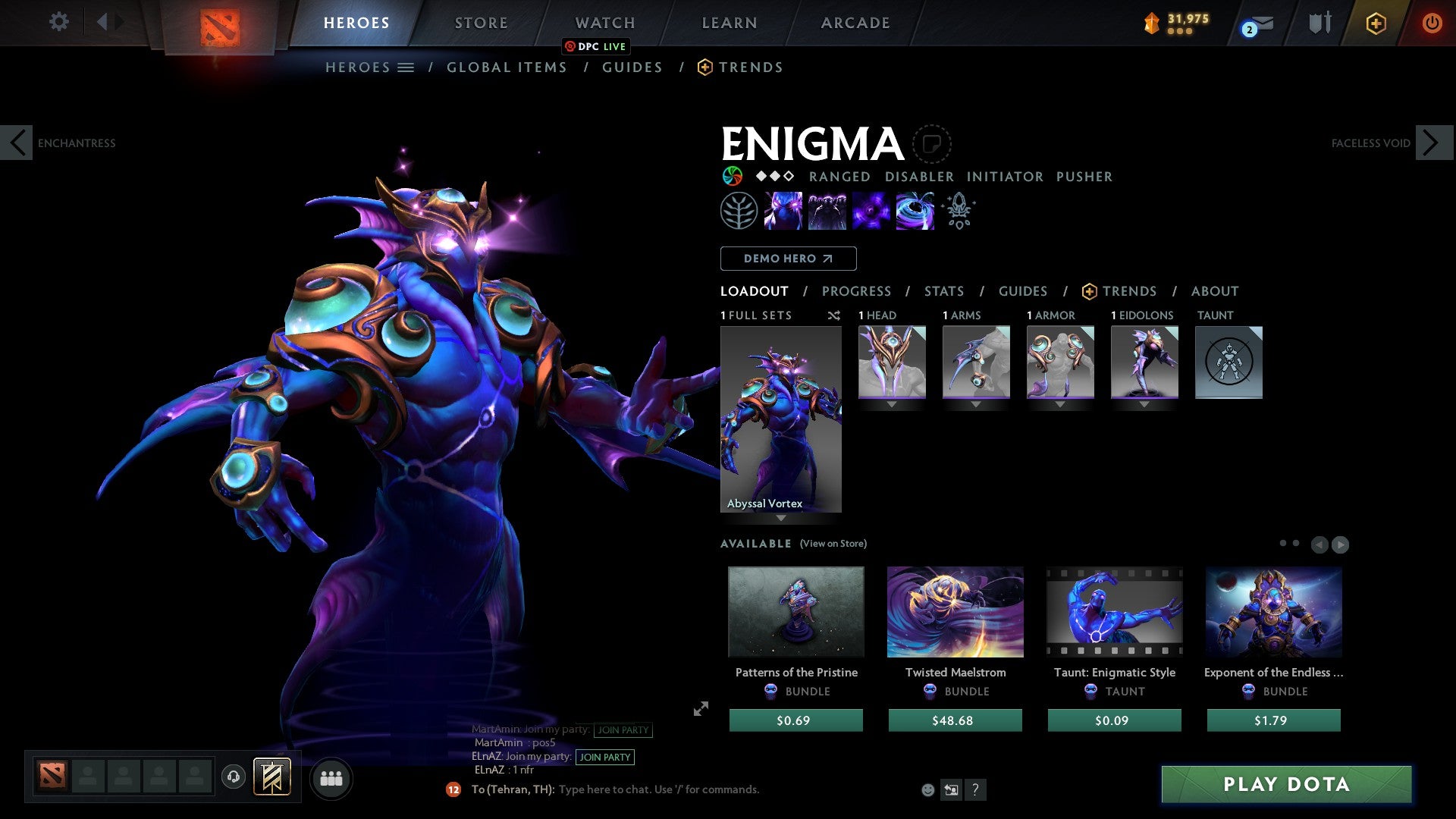Click the Twisted Maelstrom bundle thumbnail
This screenshot has height=819, width=1456.
(x=955, y=612)
